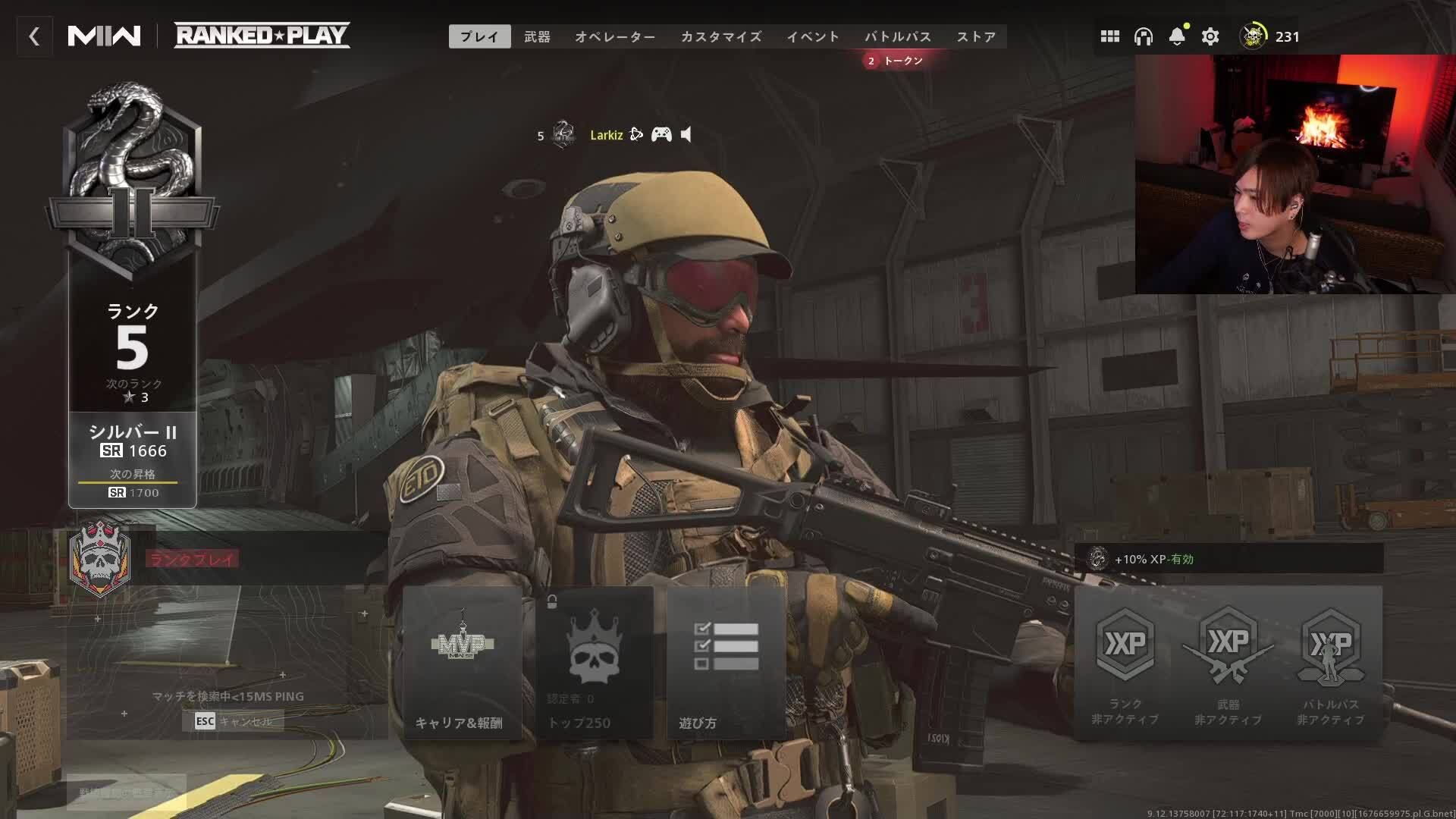Open the バトルパス menu item
Viewport: 1456px width, 819px height.
coord(898,36)
